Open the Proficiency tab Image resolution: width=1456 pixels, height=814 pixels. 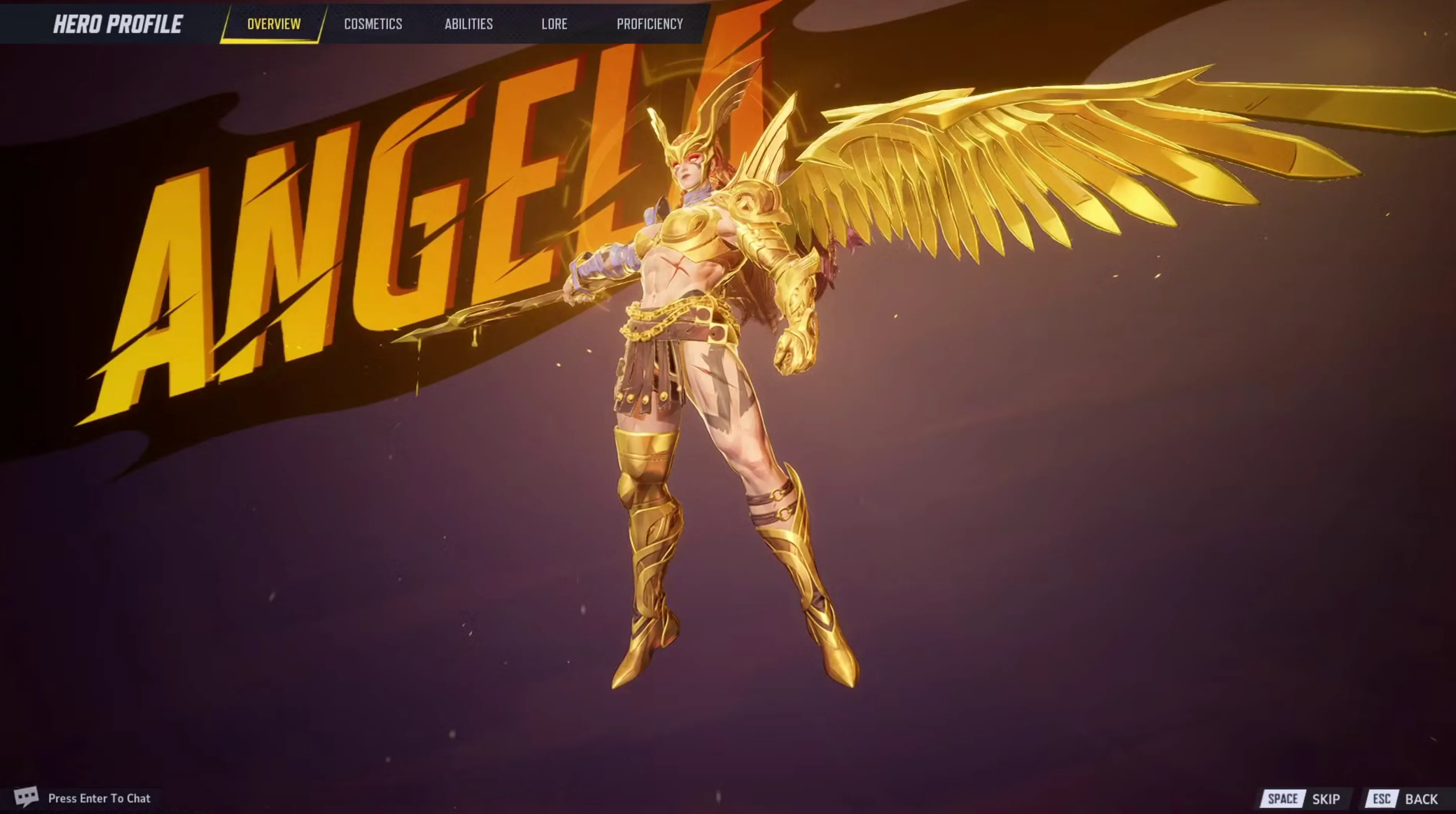point(650,24)
